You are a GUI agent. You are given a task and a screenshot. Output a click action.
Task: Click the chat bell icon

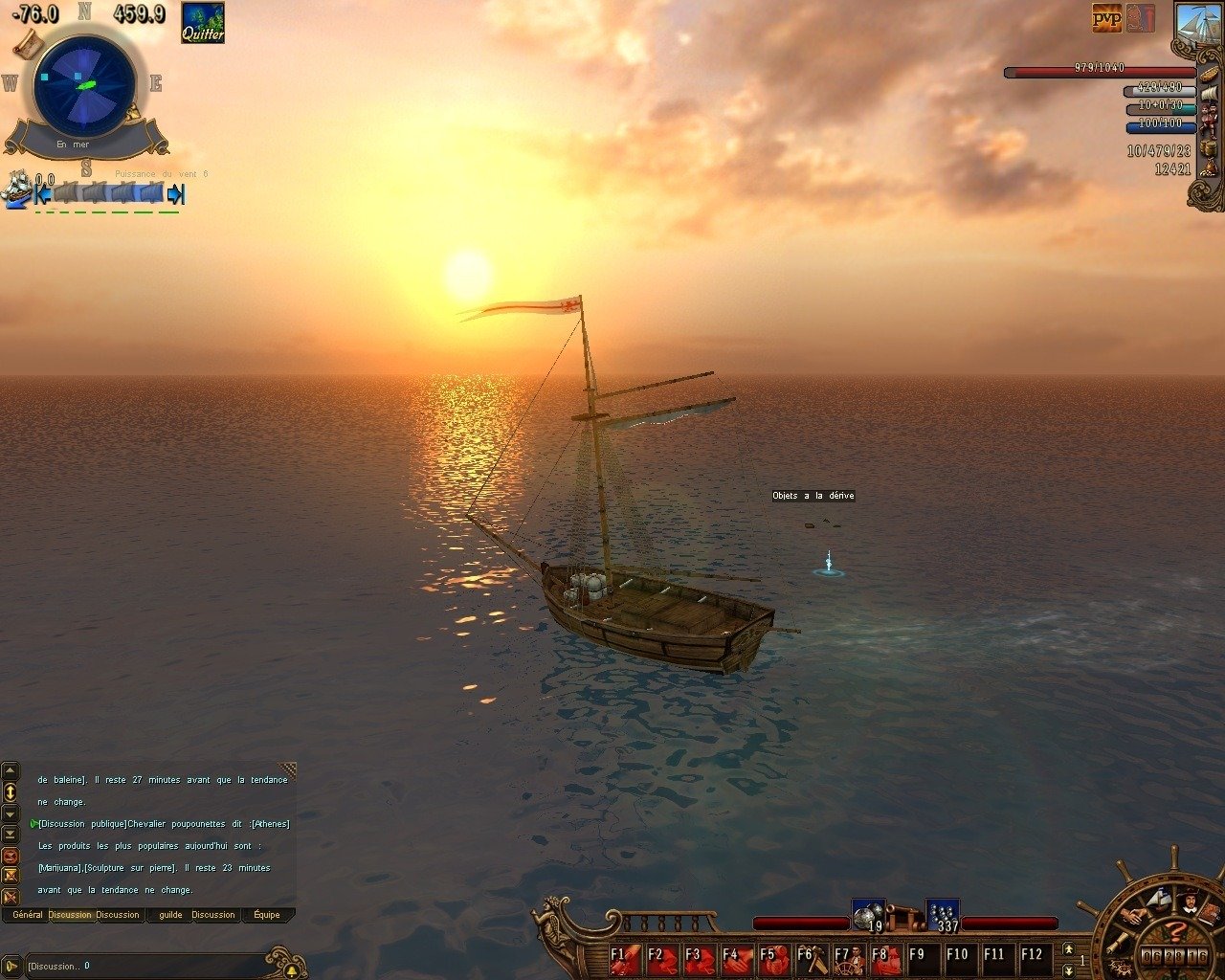click(291, 970)
